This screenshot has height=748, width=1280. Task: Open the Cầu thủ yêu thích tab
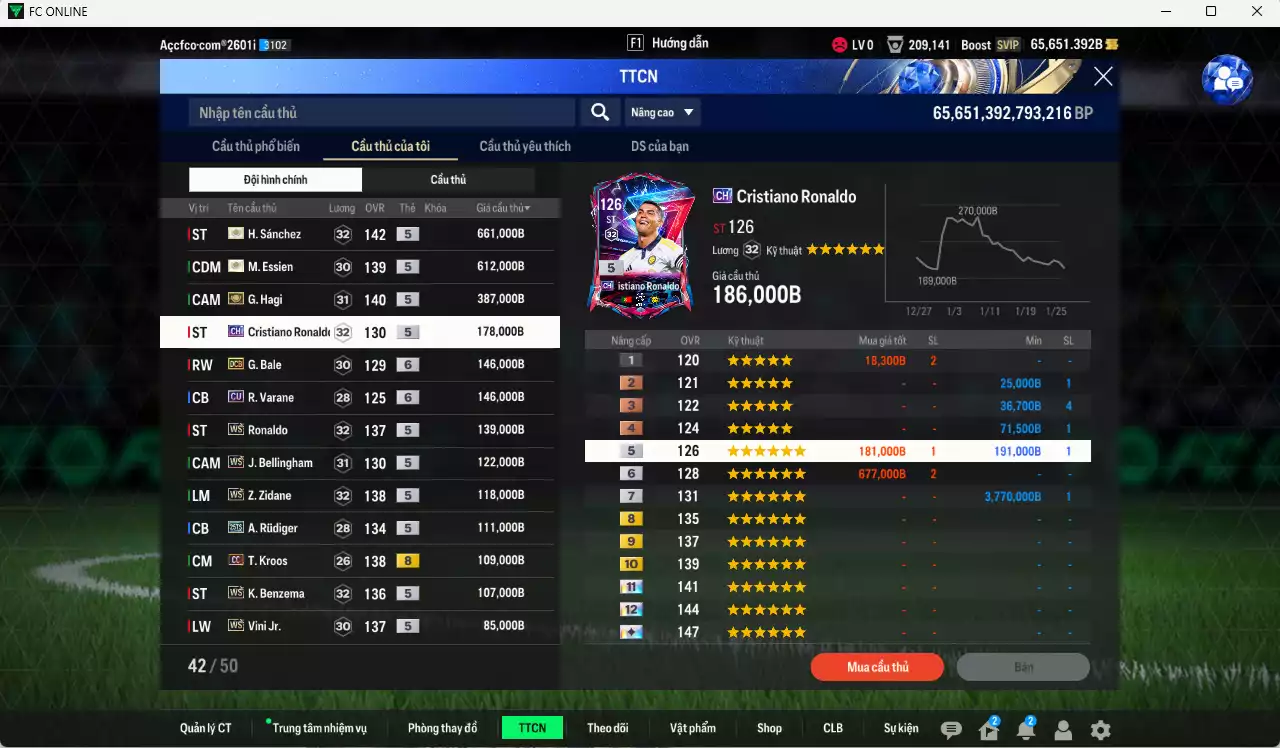525,146
